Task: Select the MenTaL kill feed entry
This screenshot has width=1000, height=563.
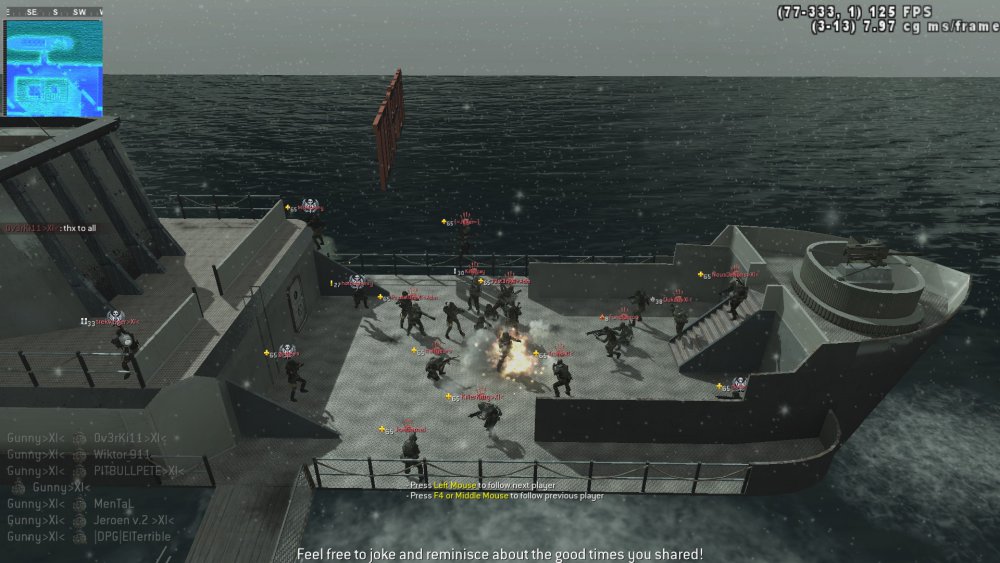Action: tap(75, 504)
